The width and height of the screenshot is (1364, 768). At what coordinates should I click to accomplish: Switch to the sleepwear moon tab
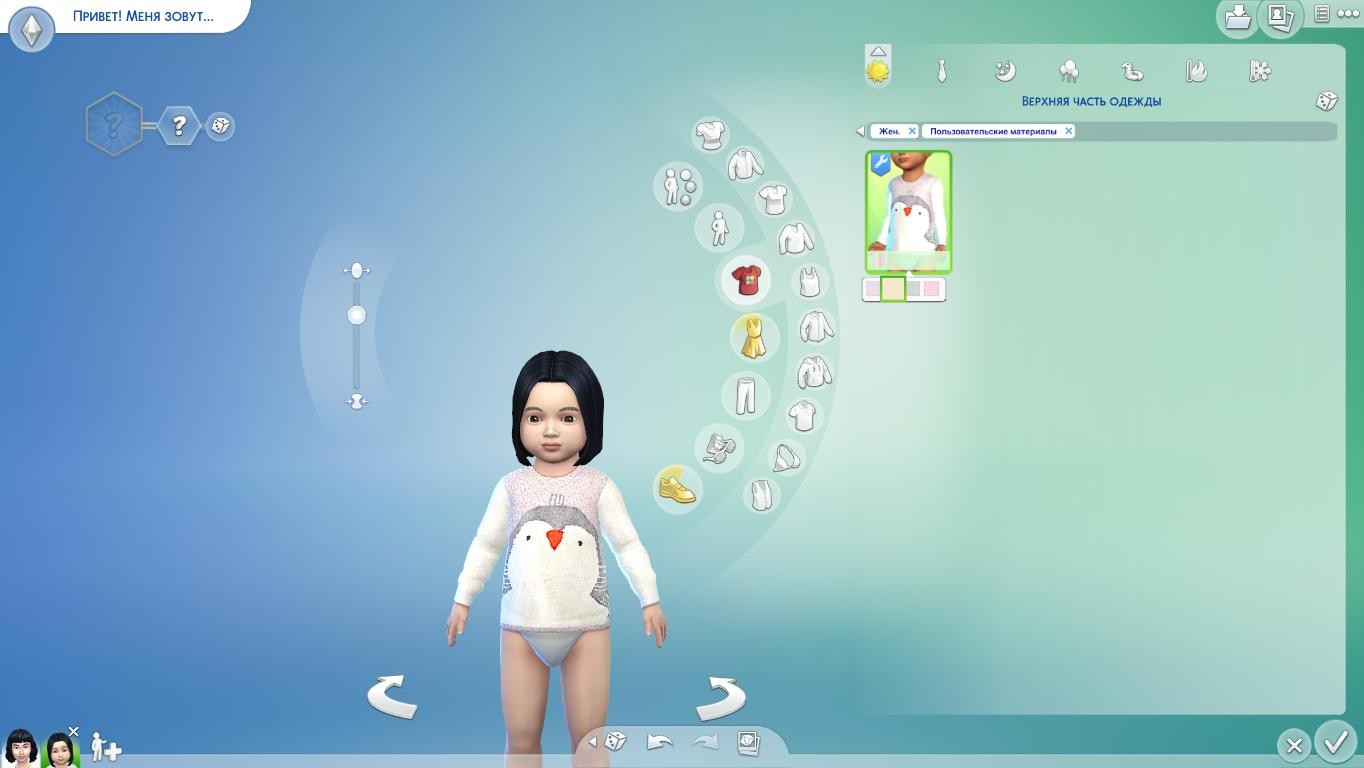point(1005,71)
